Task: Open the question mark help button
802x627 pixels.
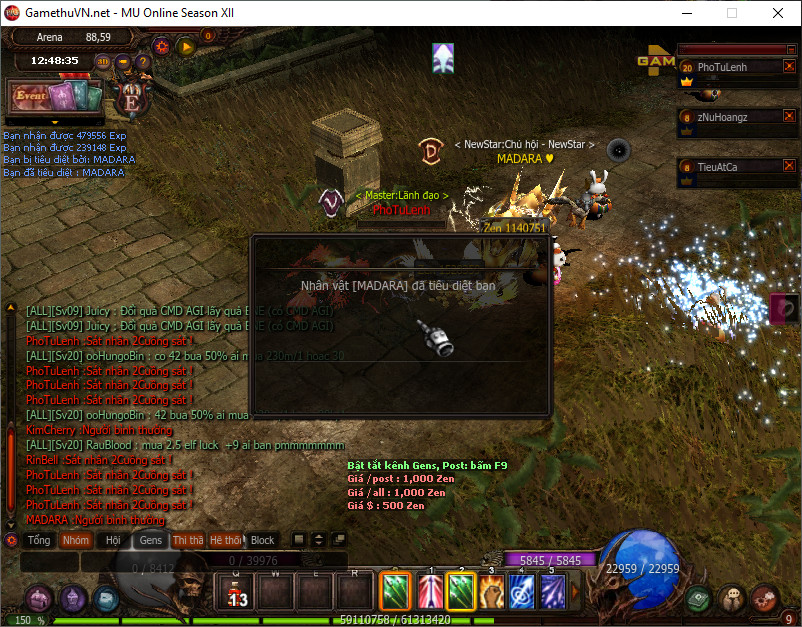Action: 143,62
